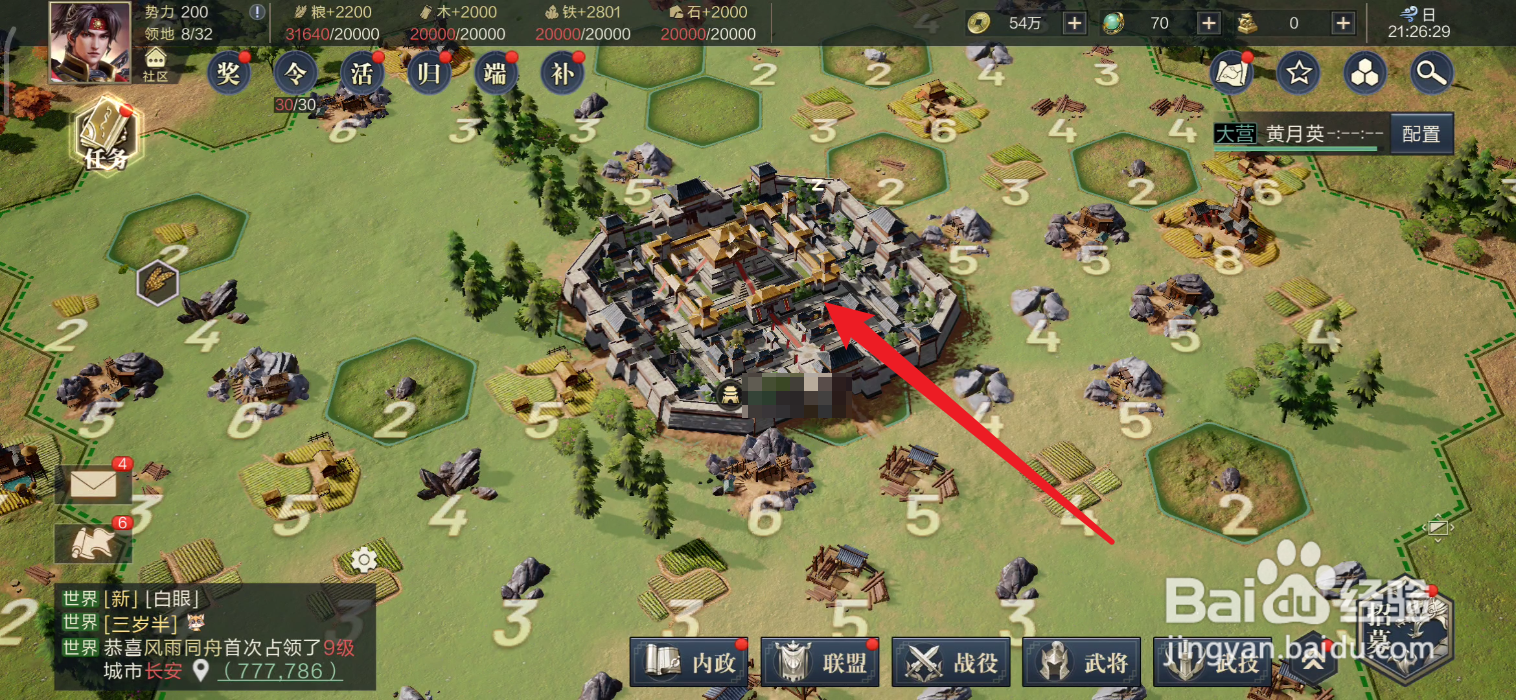The image size is (1516, 700).
Task: Open the mail envelope inbox
Action: (x=92, y=485)
